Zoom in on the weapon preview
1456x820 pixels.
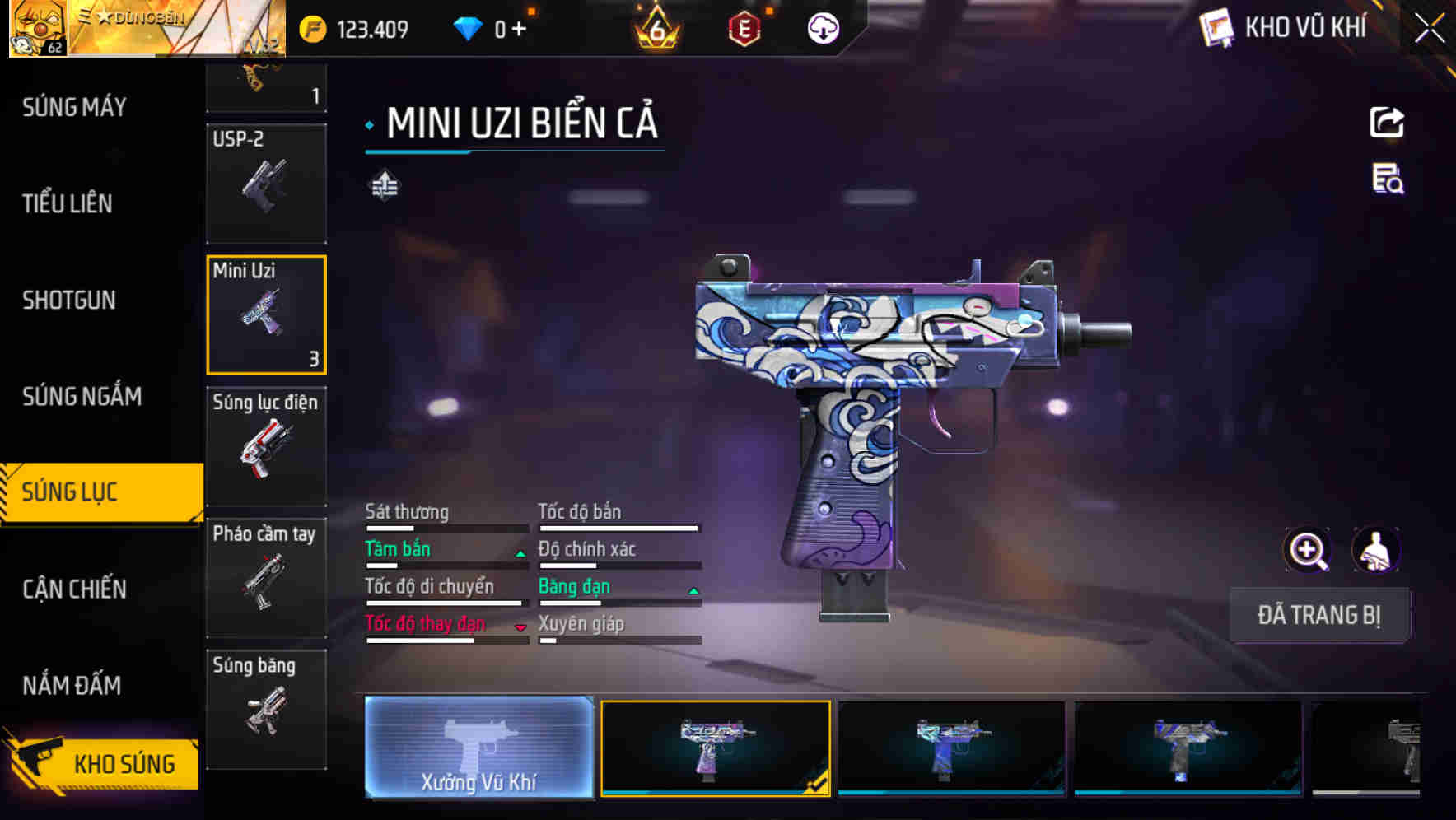click(x=1307, y=550)
